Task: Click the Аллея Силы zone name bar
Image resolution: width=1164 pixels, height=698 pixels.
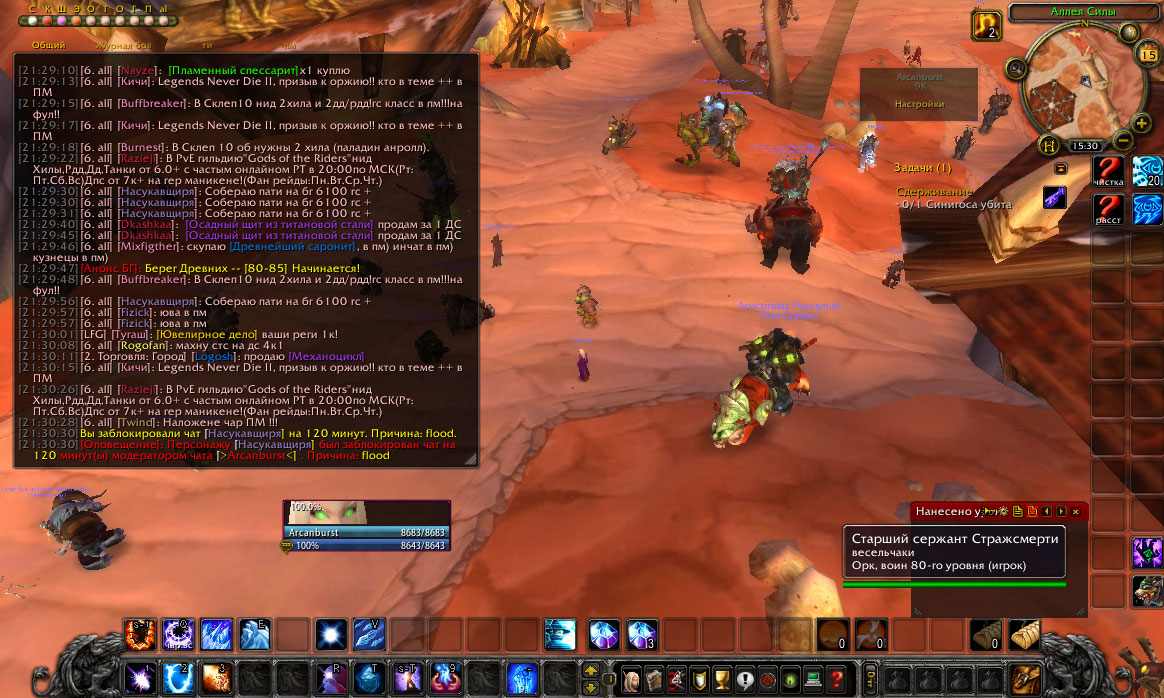Action: pyautogui.click(x=1083, y=12)
